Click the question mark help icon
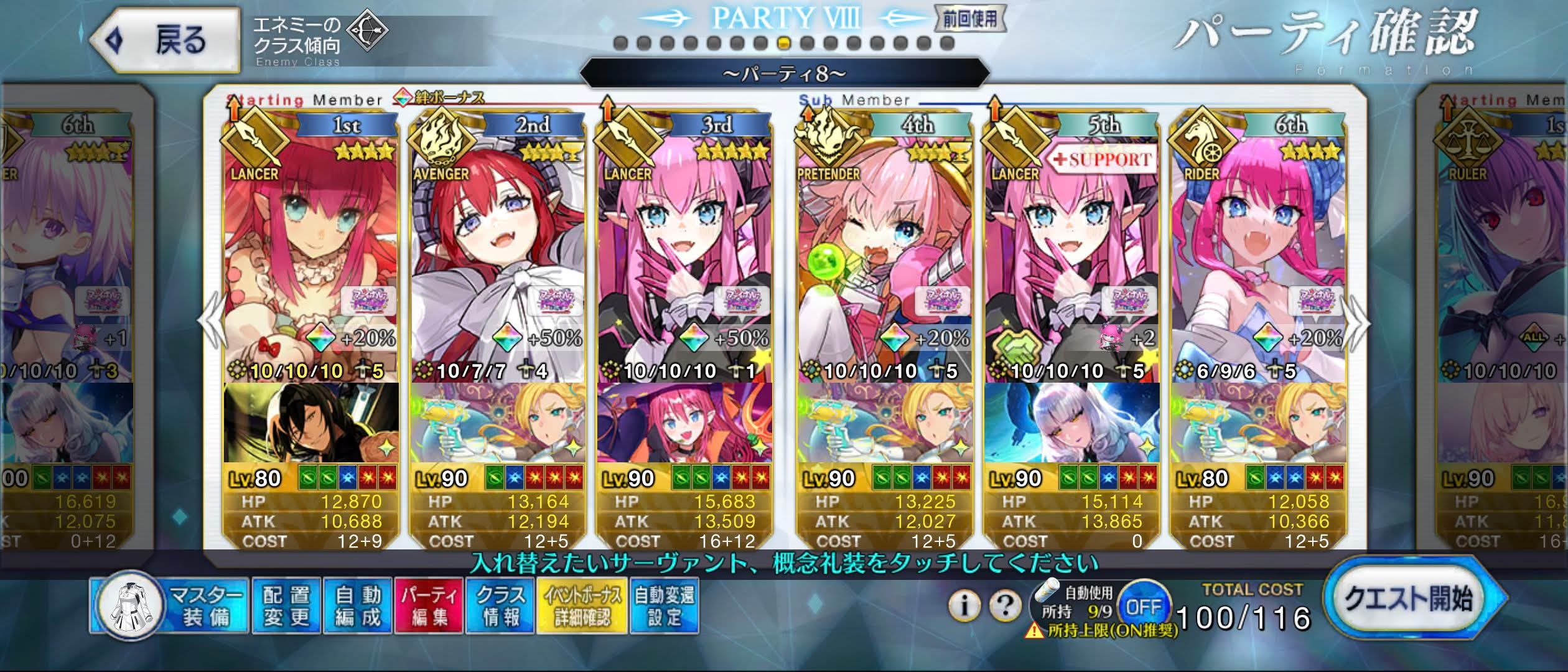The width and height of the screenshot is (1568, 672). (x=1004, y=605)
